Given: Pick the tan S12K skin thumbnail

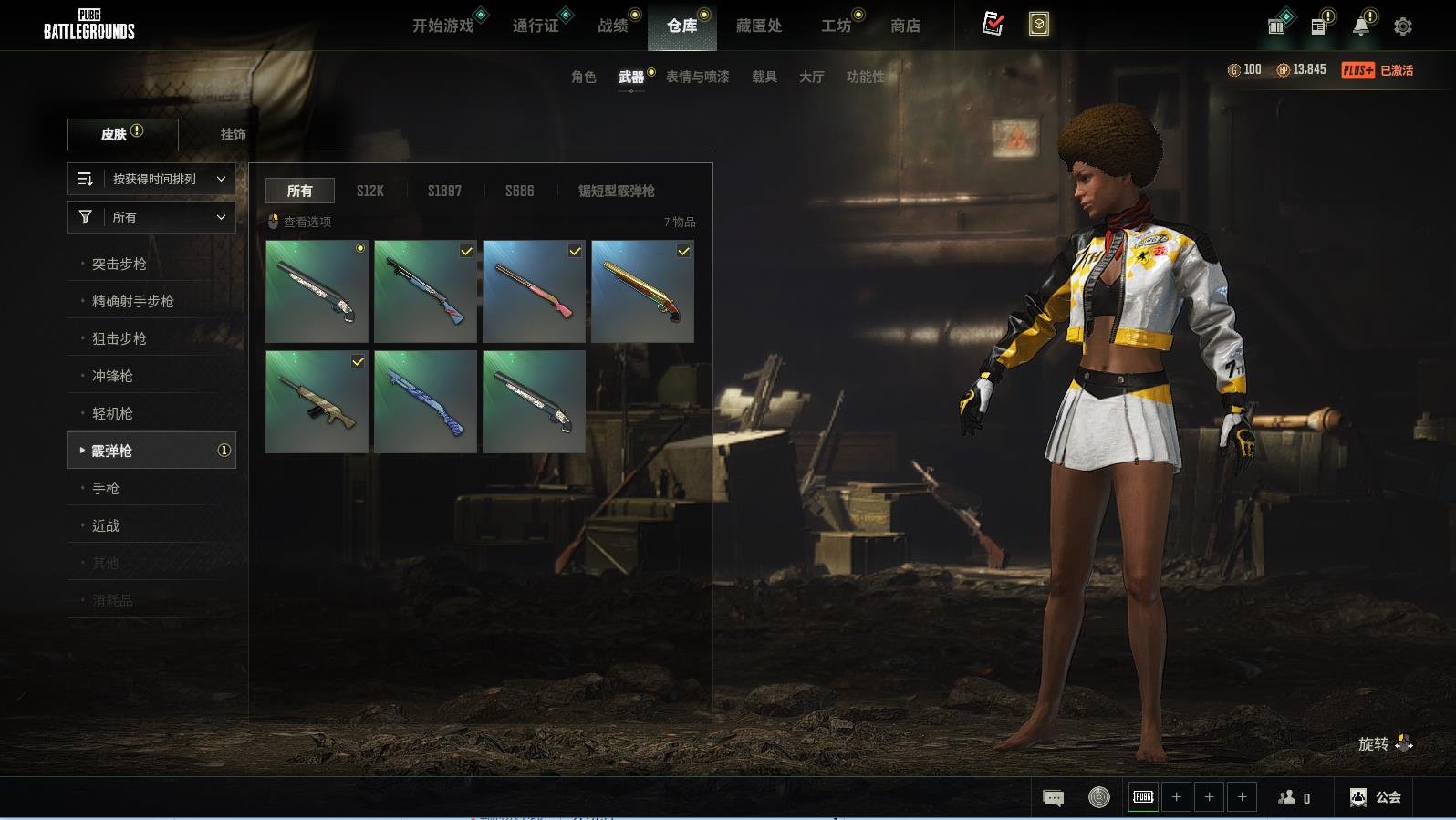Looking at the screenshot, I should coord(317,402).
